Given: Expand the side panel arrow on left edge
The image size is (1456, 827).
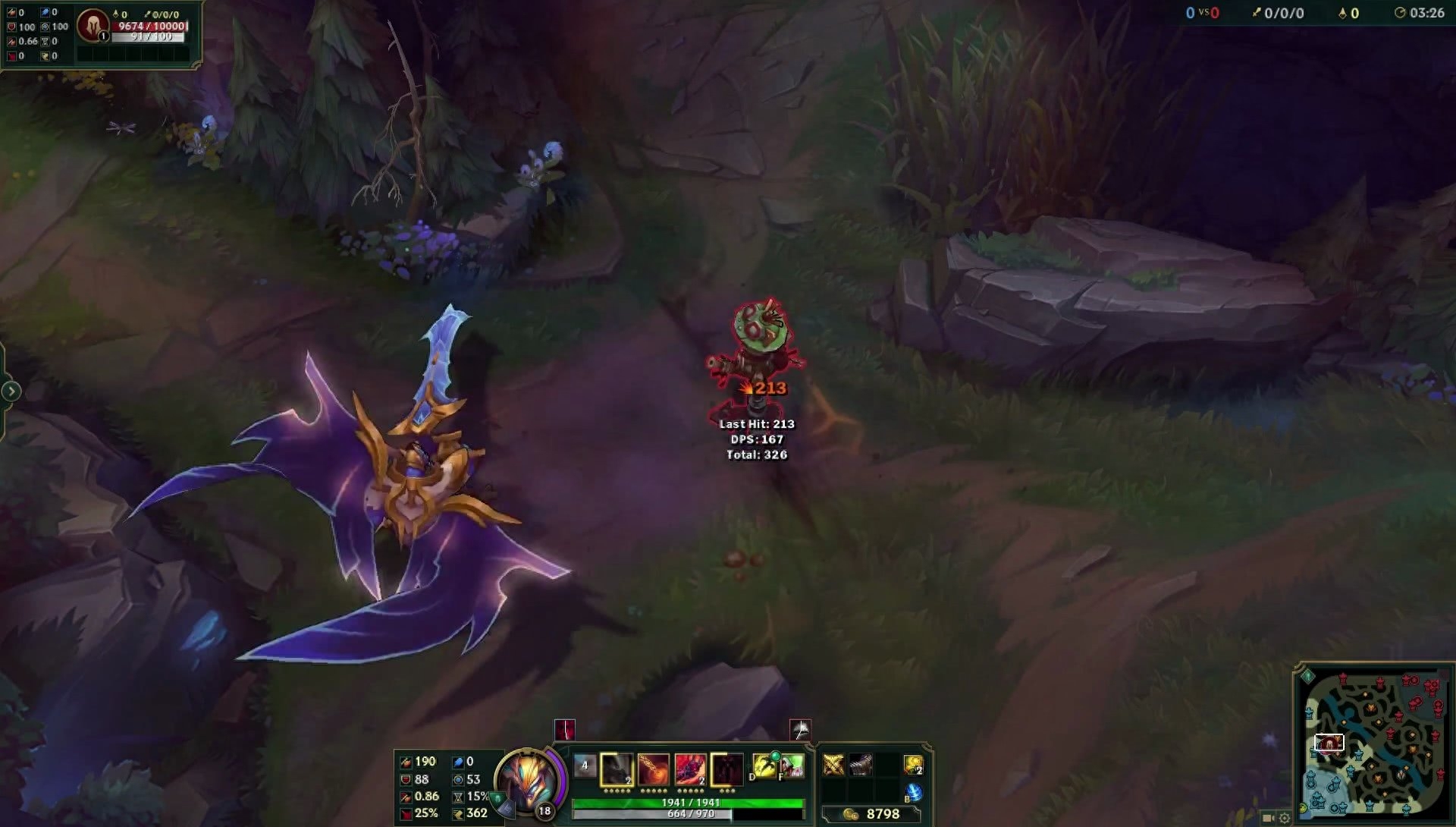Looking at the screenshot, I should point(11,391).
